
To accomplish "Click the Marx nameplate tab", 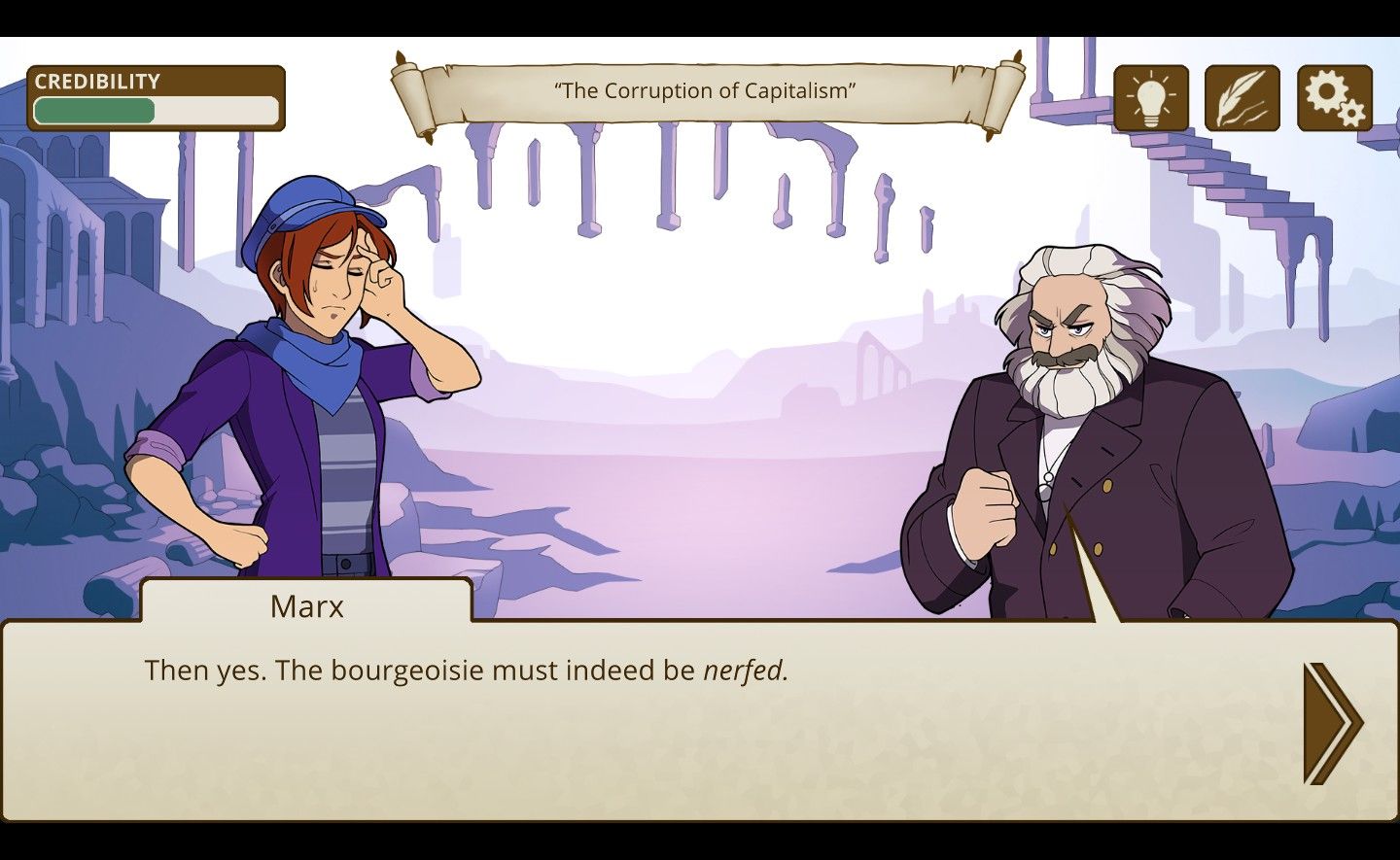I will point(308,606).
